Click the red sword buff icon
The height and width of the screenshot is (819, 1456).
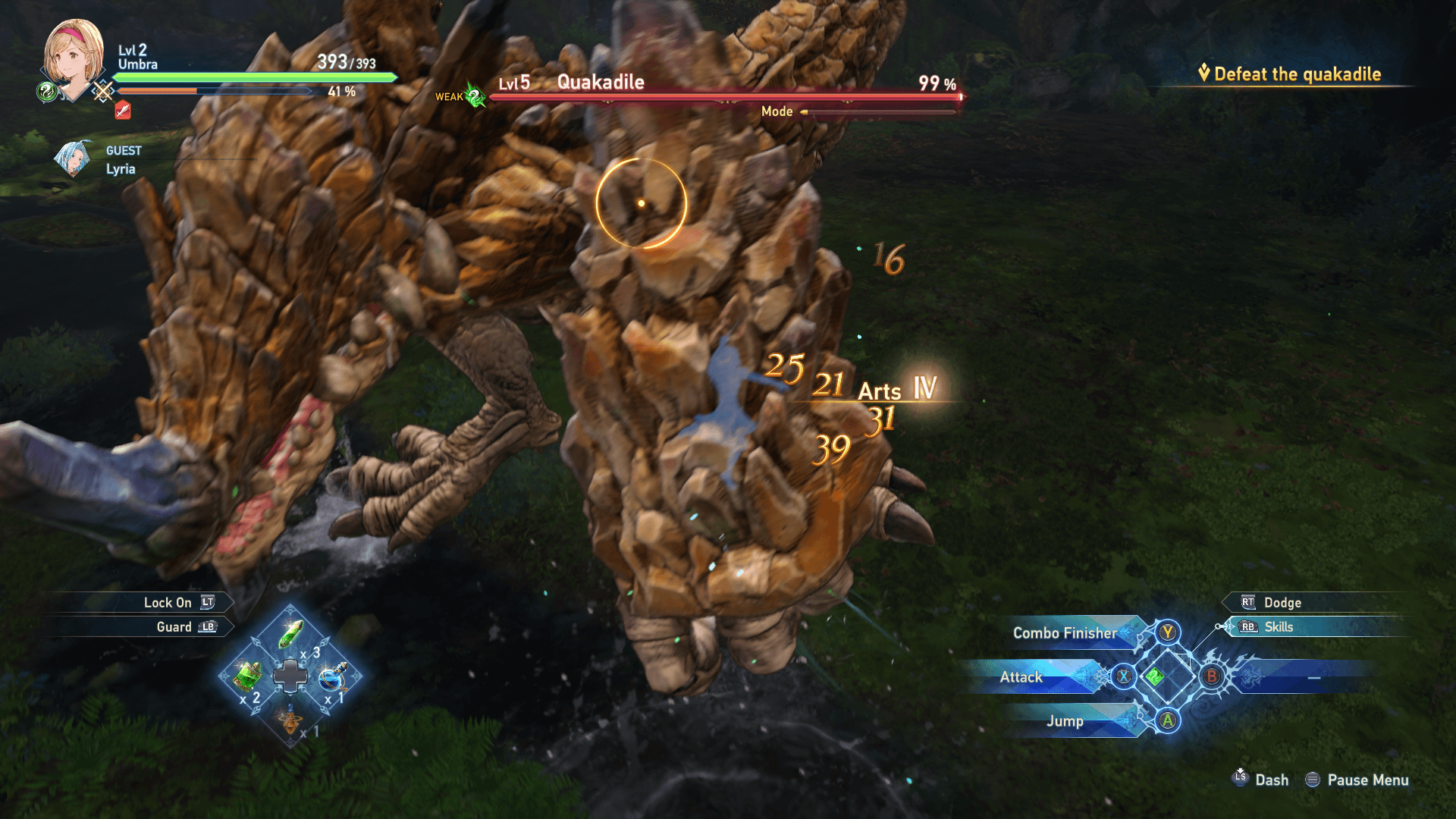click(x=123, y=111)
